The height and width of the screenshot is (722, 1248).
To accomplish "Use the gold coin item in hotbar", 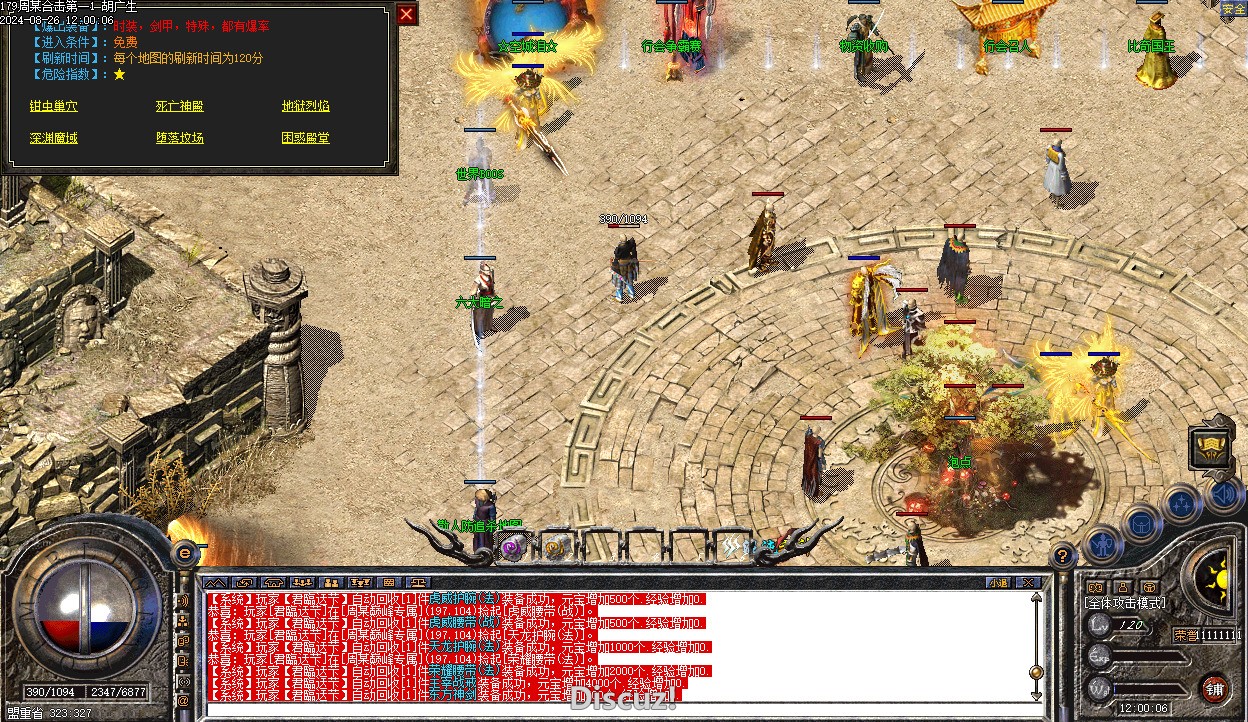I will click(555, 547).
